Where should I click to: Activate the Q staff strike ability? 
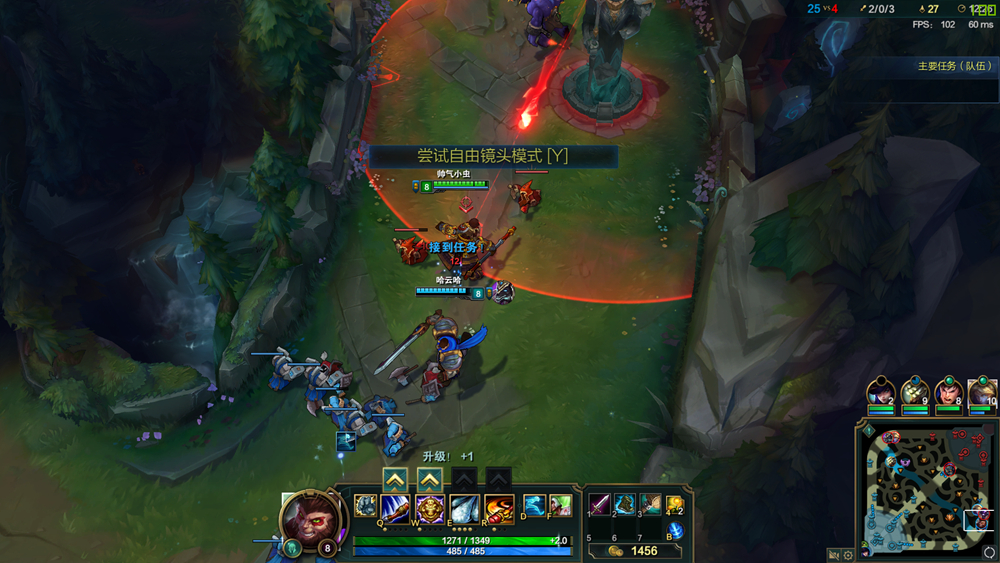(395, 508)
